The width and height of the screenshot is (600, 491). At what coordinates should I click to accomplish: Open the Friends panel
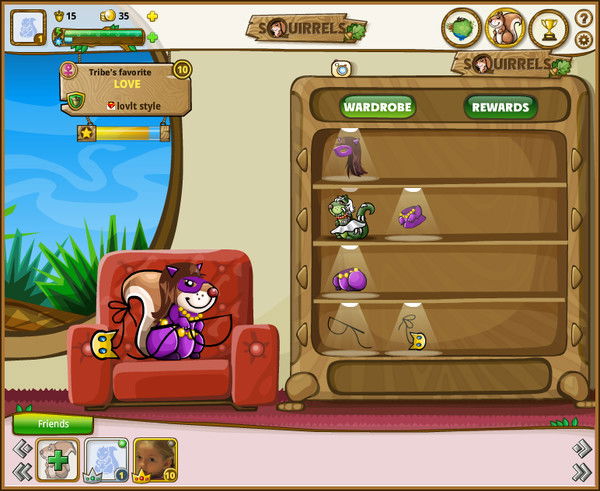53,423
